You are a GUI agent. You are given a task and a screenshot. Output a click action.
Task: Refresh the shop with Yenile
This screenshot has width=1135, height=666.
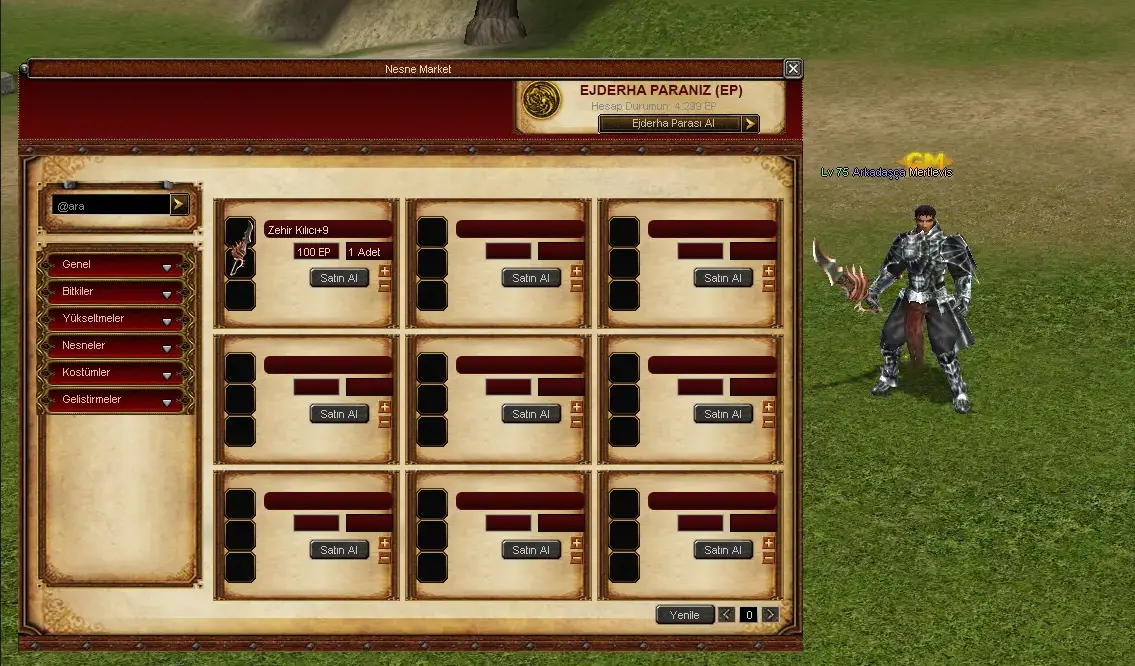point(685,615)
